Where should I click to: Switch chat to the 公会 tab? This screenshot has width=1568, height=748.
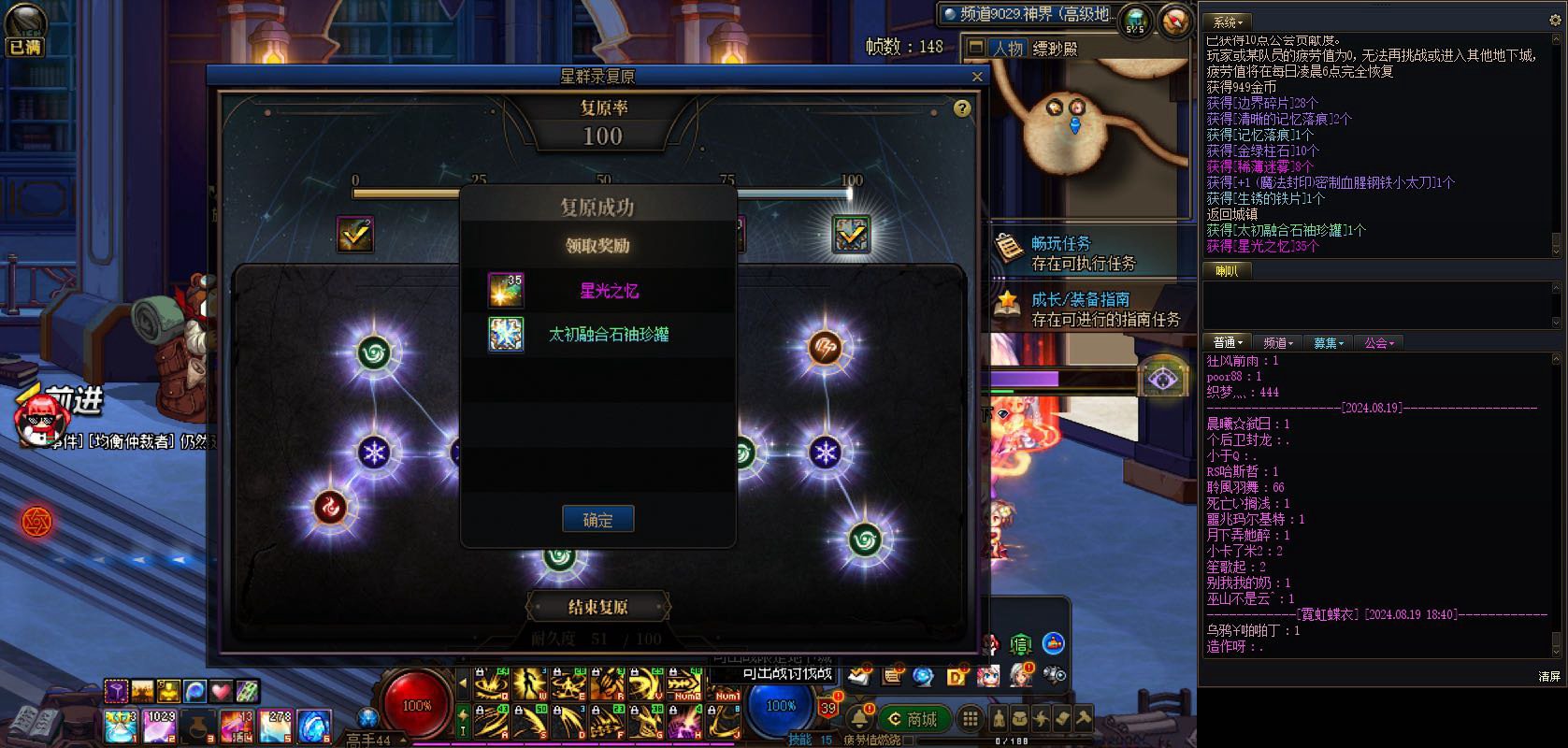[x=1378, y=343]
